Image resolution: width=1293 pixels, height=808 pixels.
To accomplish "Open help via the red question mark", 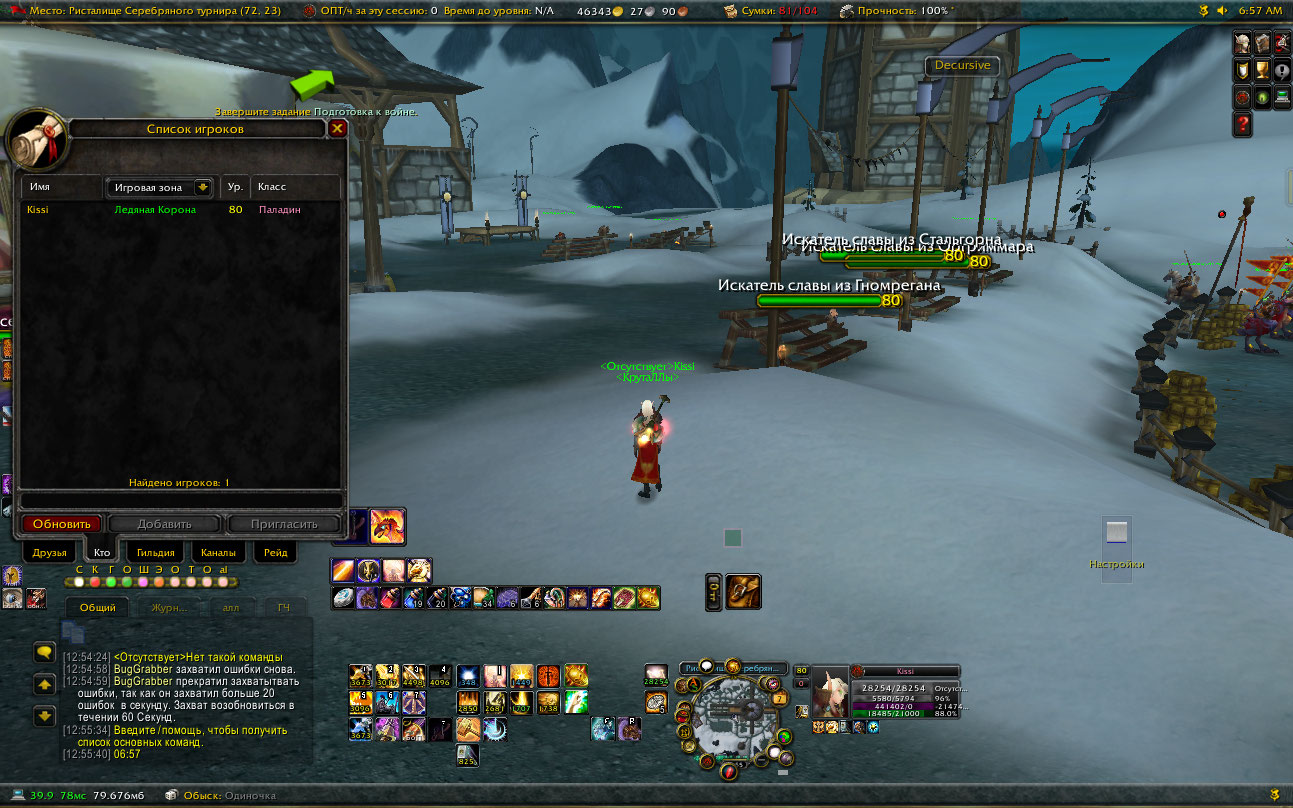I will pos(1243,124).
